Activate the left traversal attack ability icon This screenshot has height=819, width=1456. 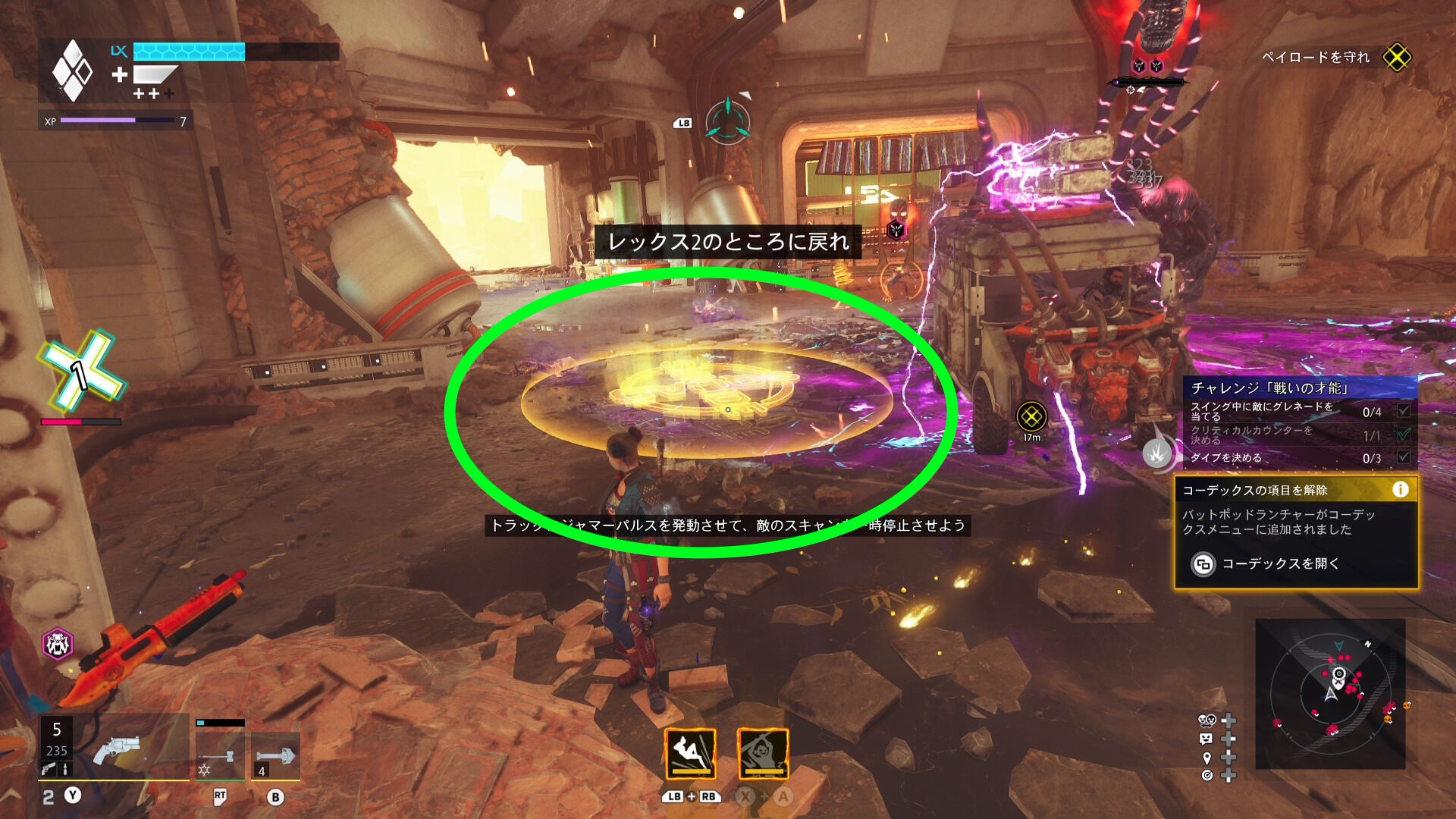click(690, 754)
